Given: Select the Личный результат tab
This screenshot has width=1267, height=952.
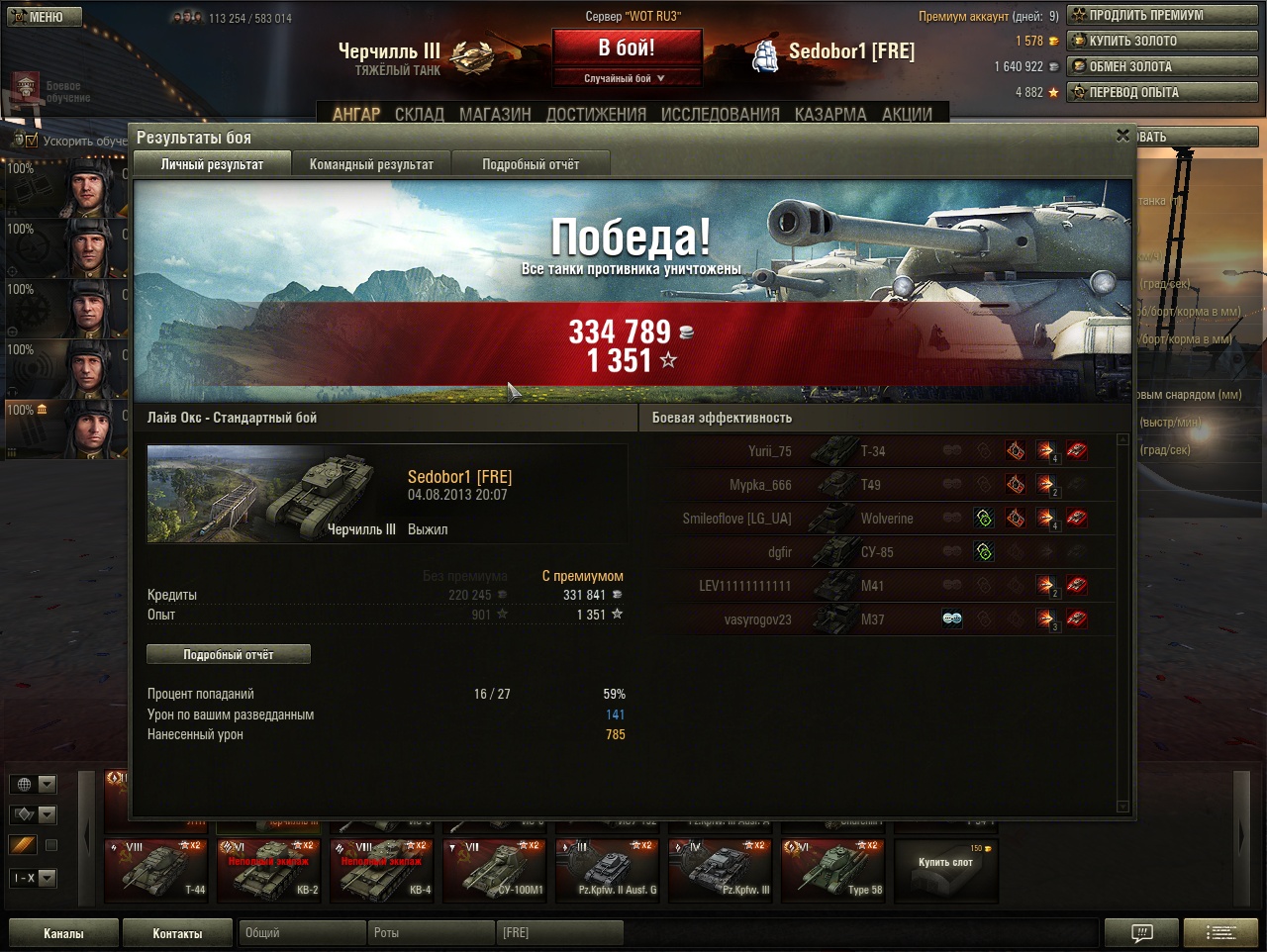Looking at the screenshot, I should (x=212, y=164).
